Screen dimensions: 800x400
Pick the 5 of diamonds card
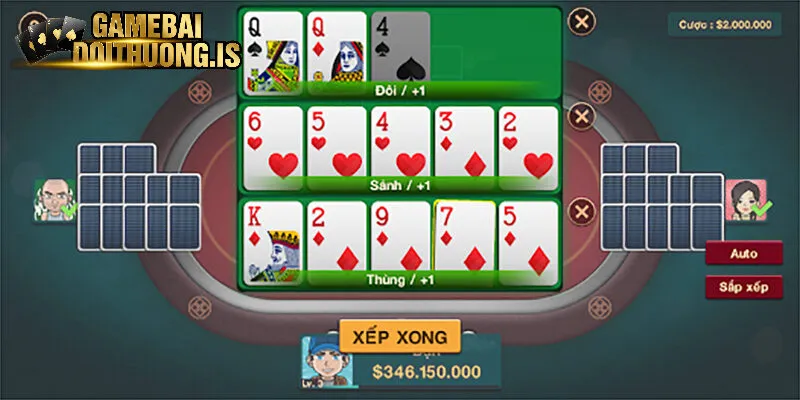tap(528, 237)
